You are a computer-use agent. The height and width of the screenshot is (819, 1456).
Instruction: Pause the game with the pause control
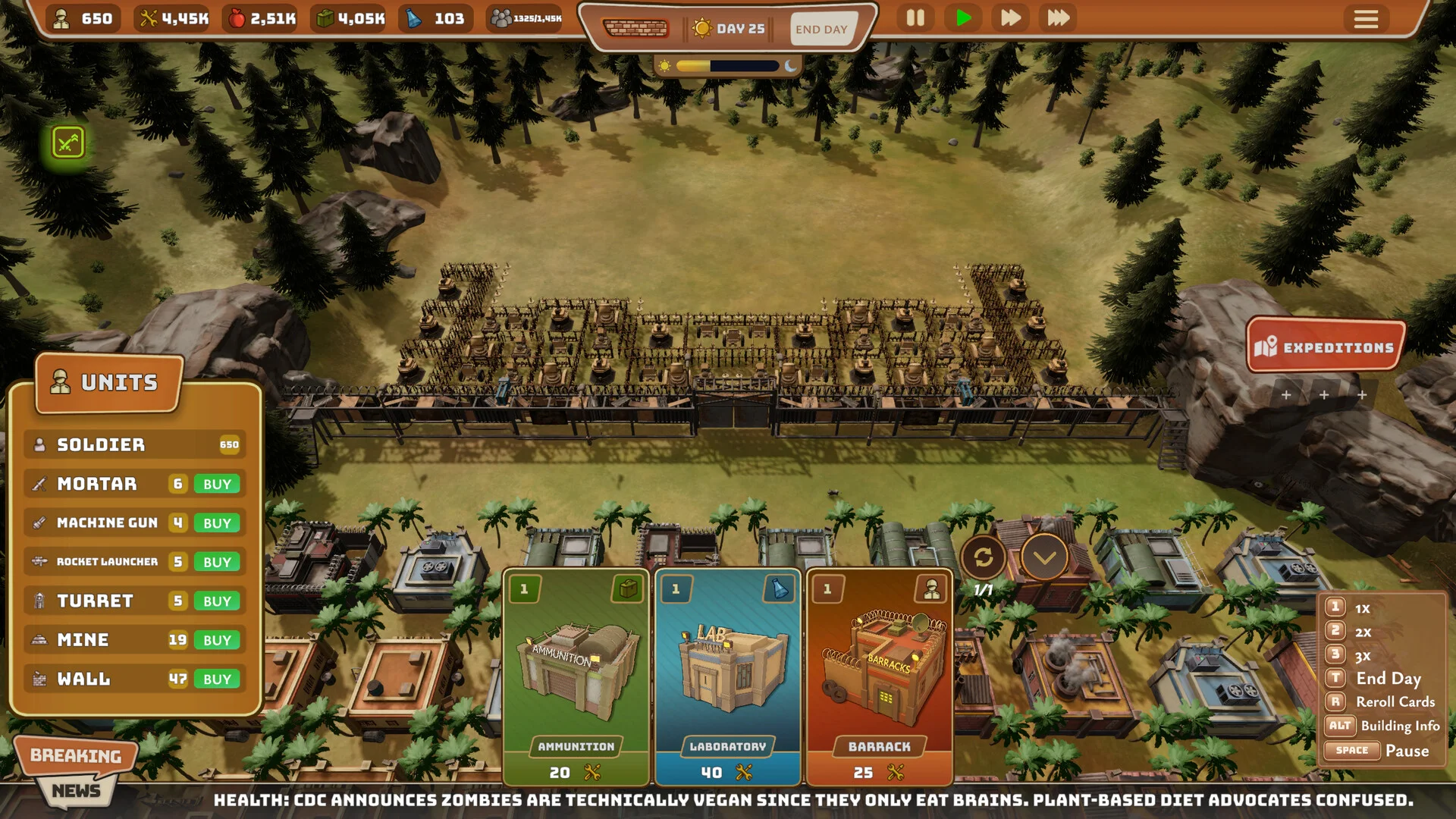(x=915, y=18)
